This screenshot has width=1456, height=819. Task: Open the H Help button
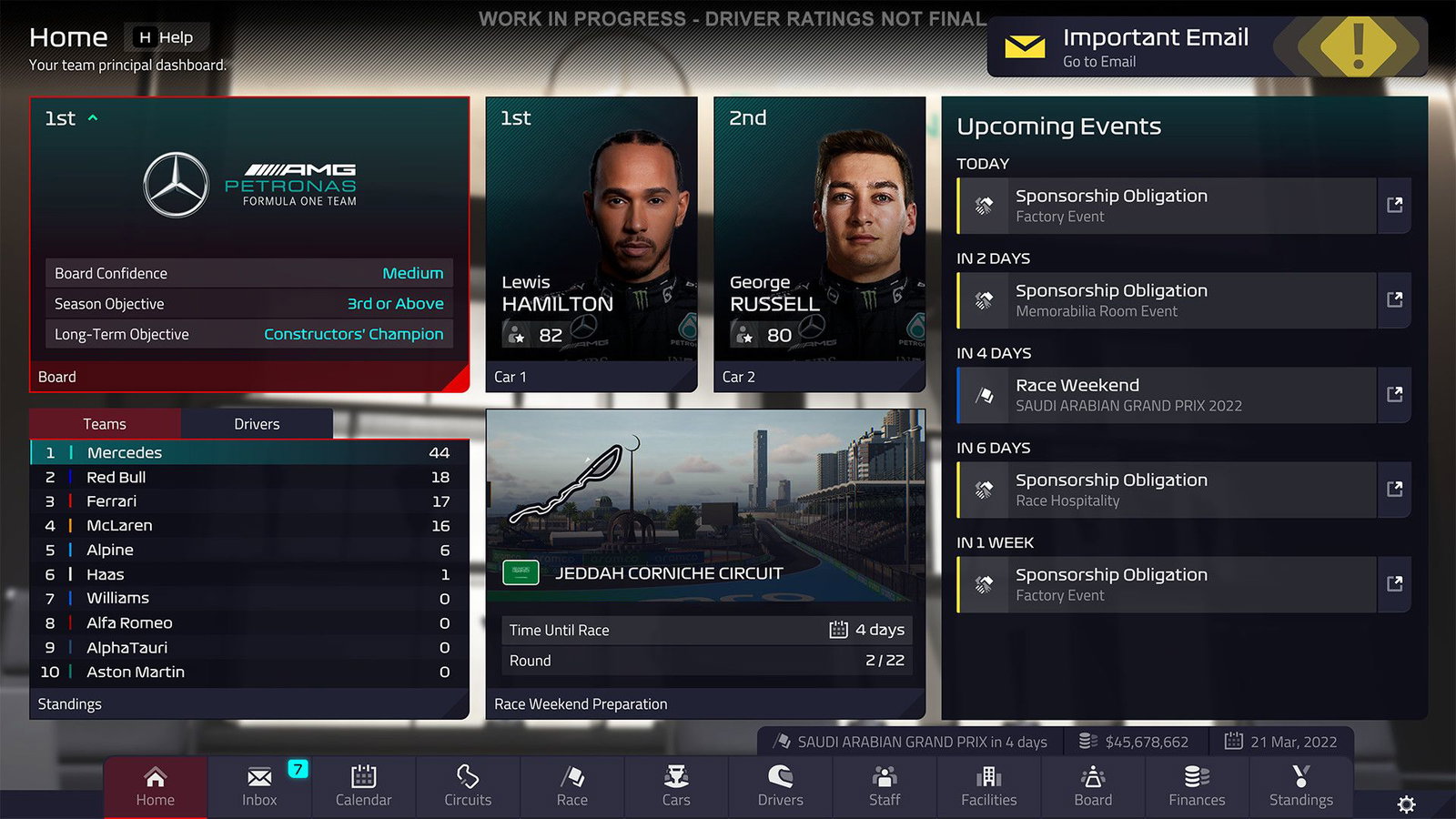(x=168, y=37)
